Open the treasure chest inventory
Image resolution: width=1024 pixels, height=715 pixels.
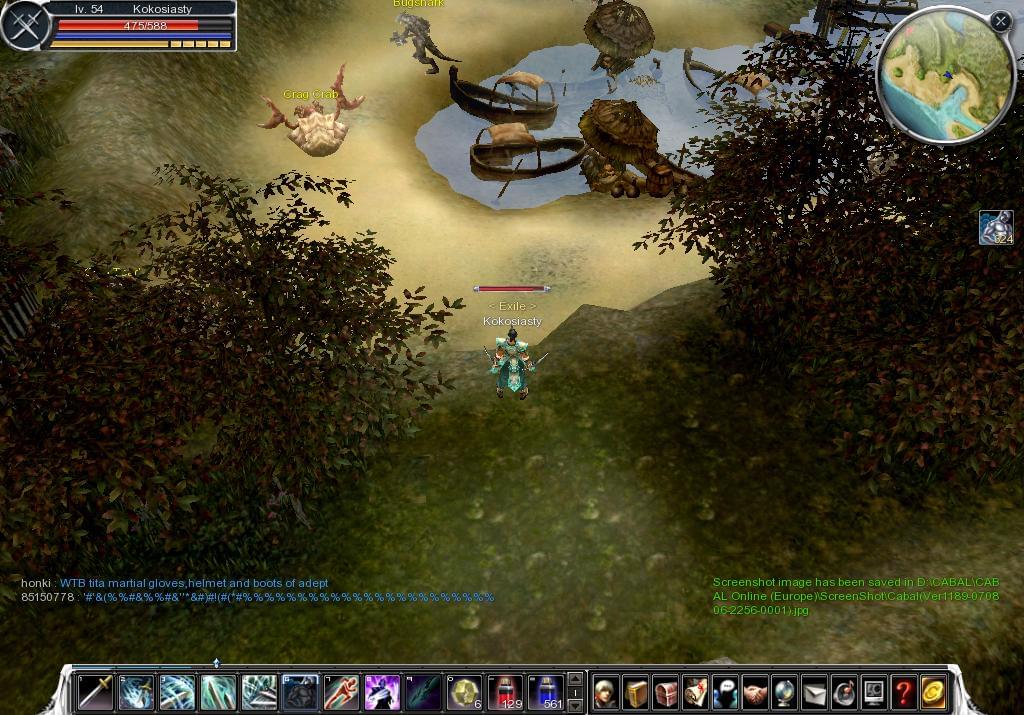(666, 692)
